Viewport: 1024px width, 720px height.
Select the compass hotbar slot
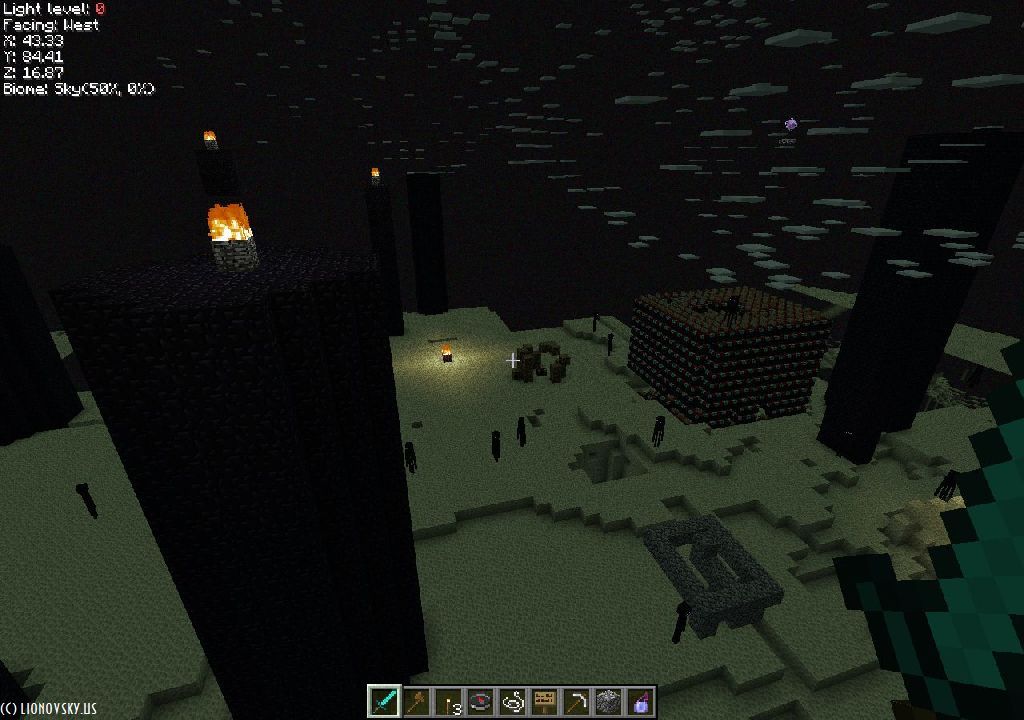pos(480,701)
